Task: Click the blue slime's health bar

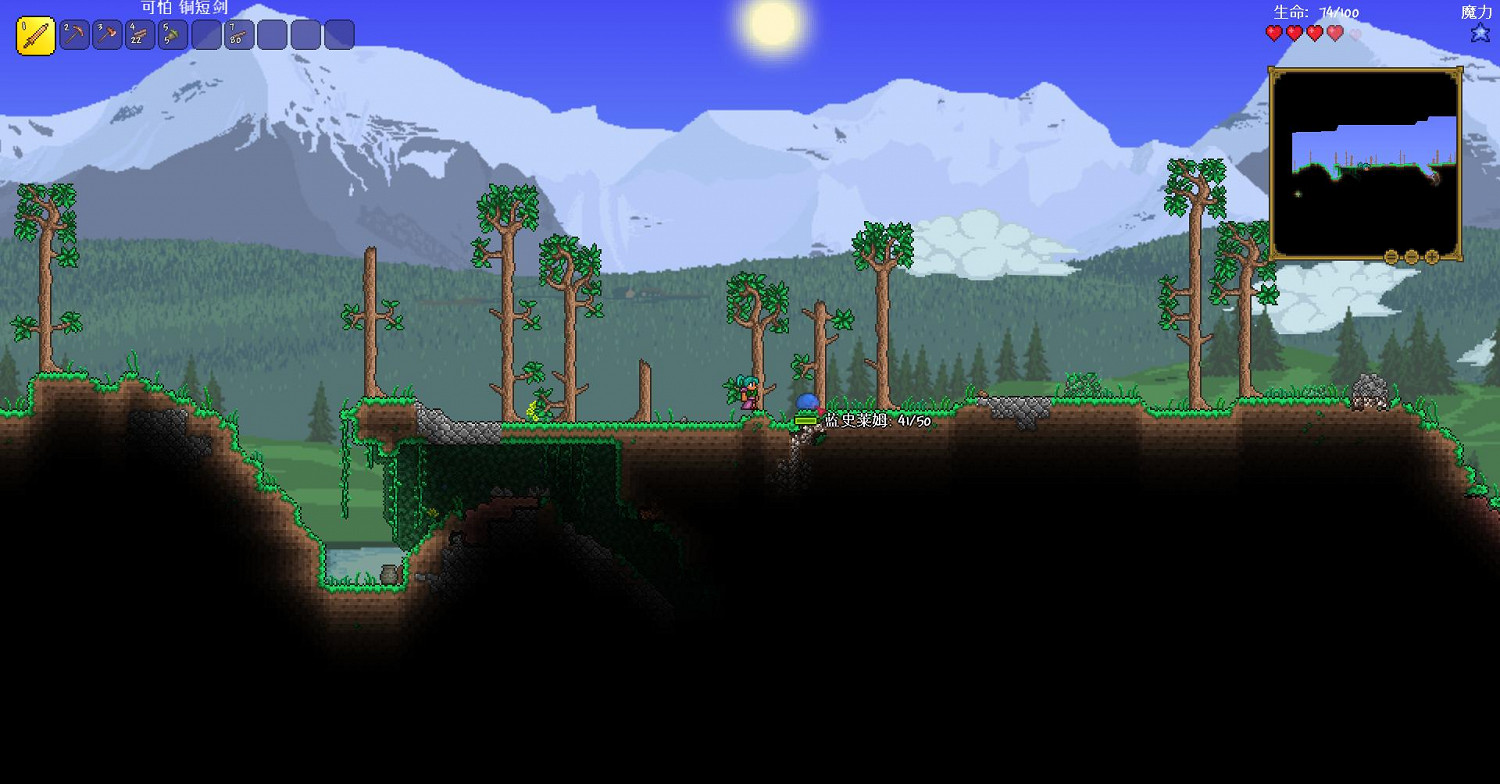Action: coord(808,422)
